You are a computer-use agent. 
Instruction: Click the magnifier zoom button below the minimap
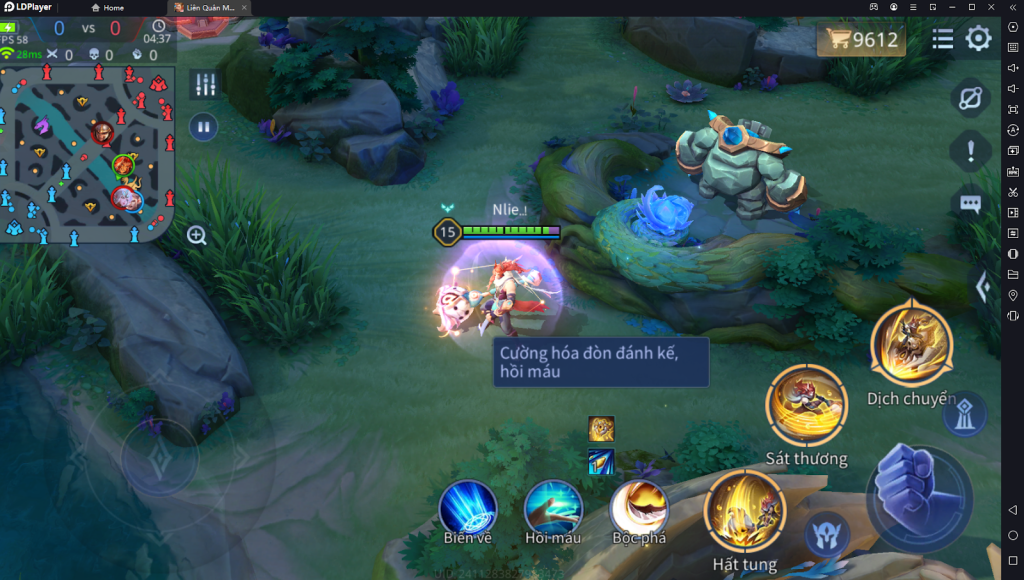point(197,235)
